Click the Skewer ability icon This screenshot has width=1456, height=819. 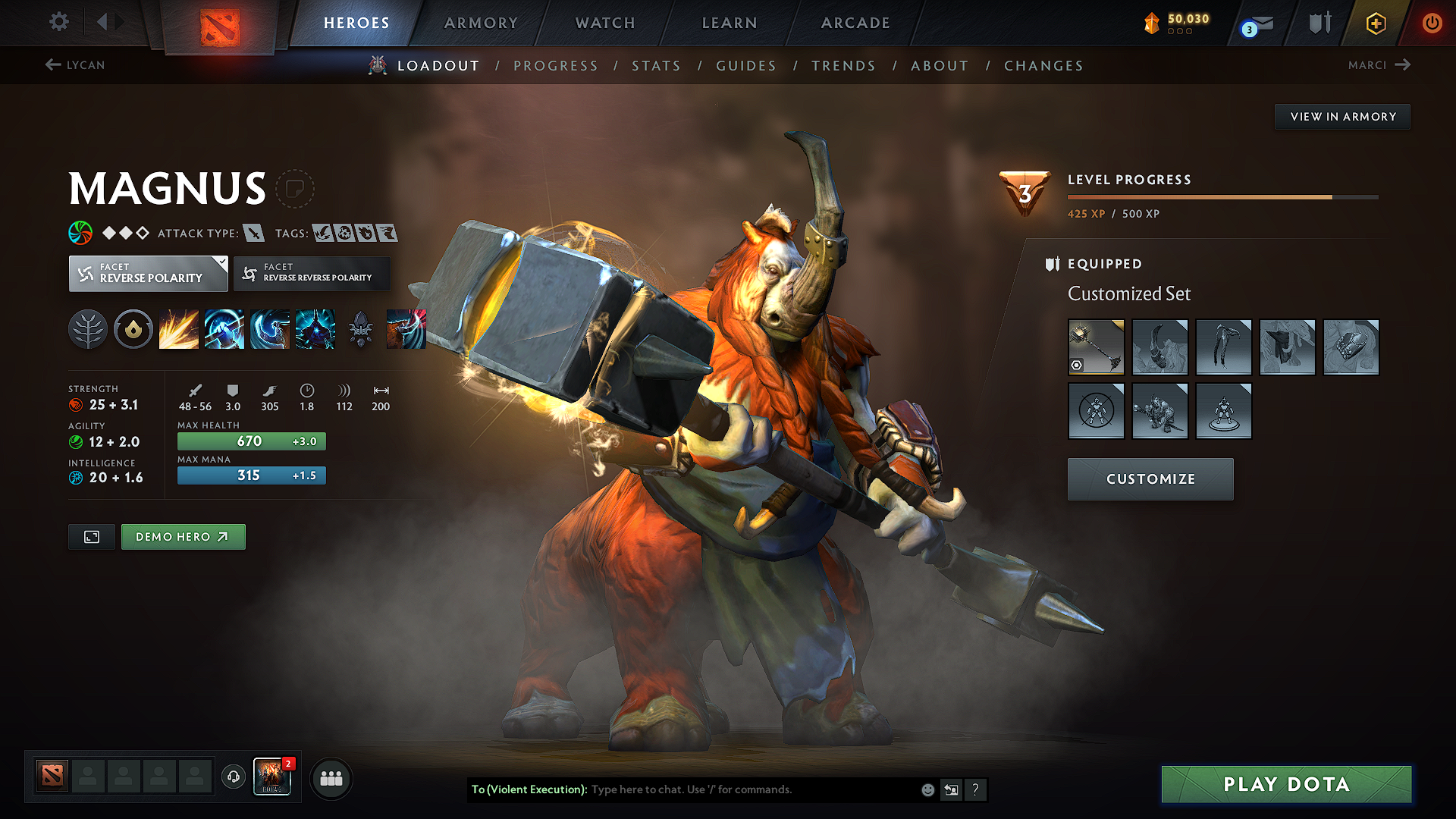click(x=270, y=328)
